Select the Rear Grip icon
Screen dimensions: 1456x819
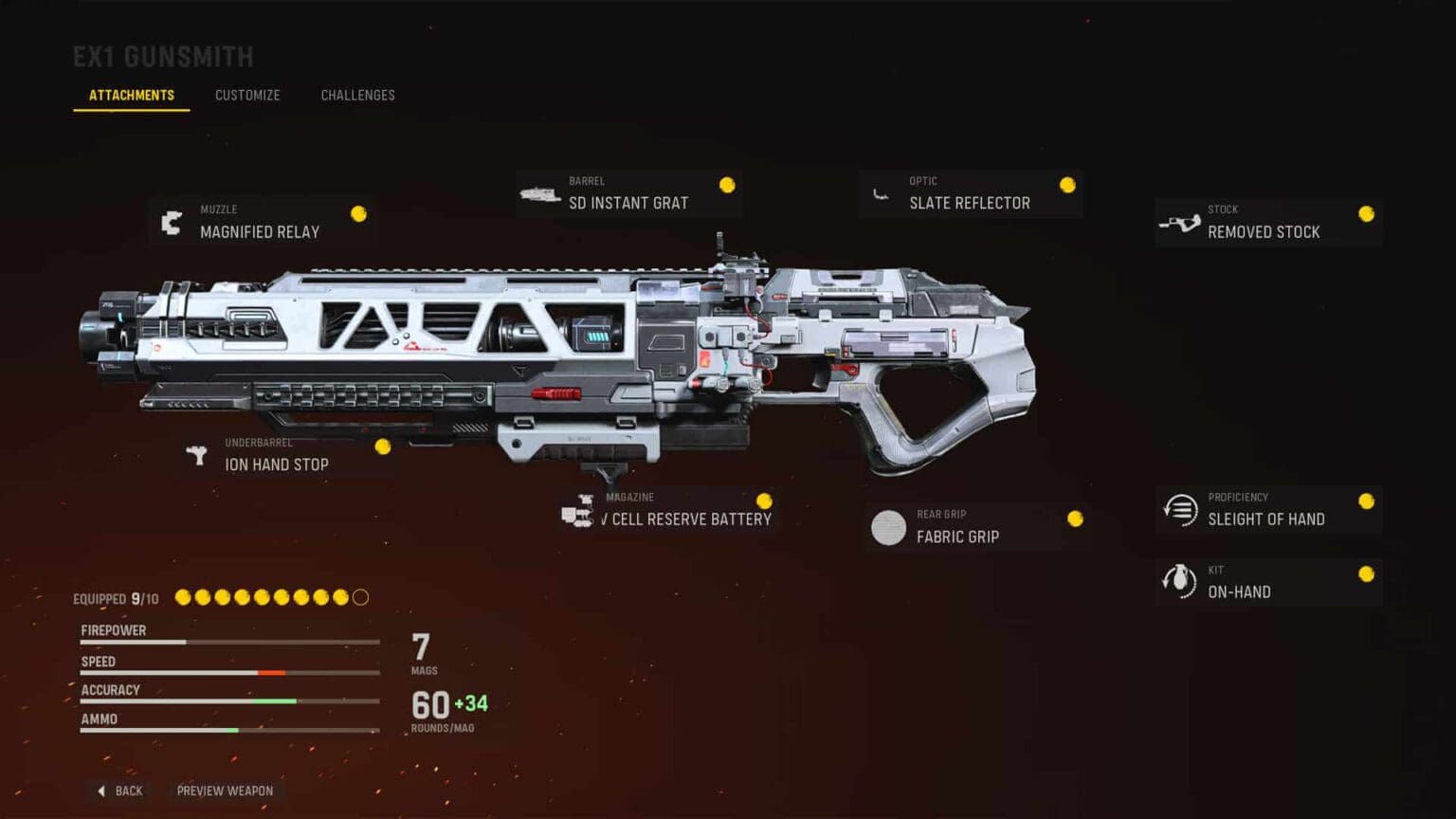(x=889, y=528)
